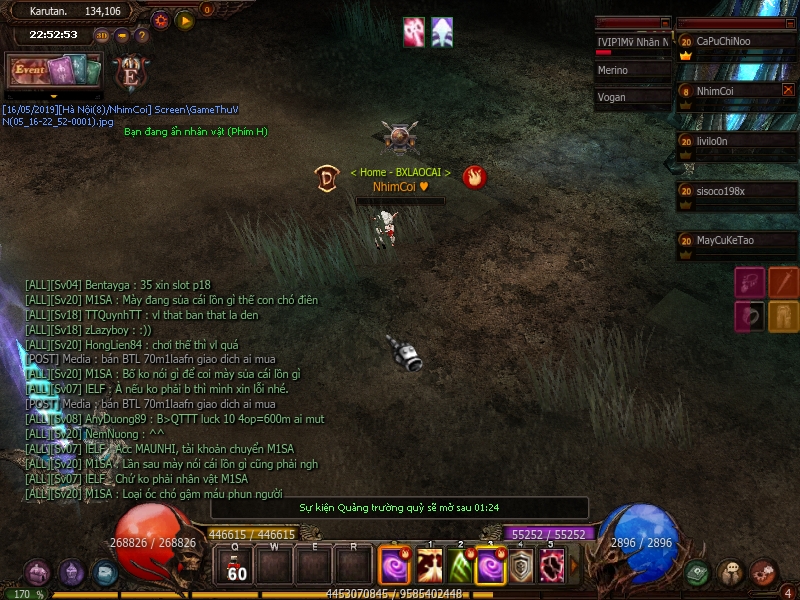This screenshot has width=800, height=600.
Task: Activate the green leaf skill in slot 2
Action: pyautogui.click(x=461, y=567)
